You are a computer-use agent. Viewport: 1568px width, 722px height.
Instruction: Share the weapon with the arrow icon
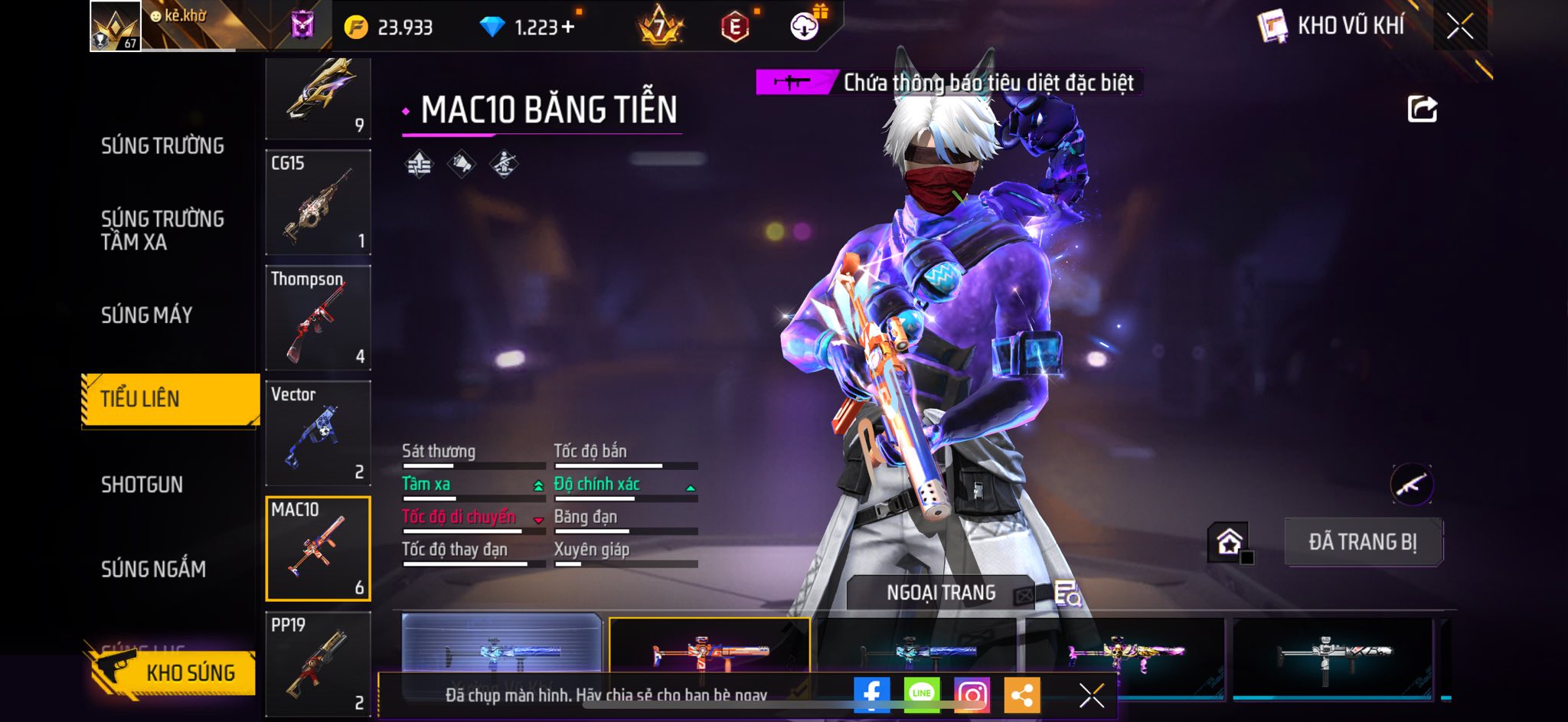pyautogui.click(x=1422, y=109)
